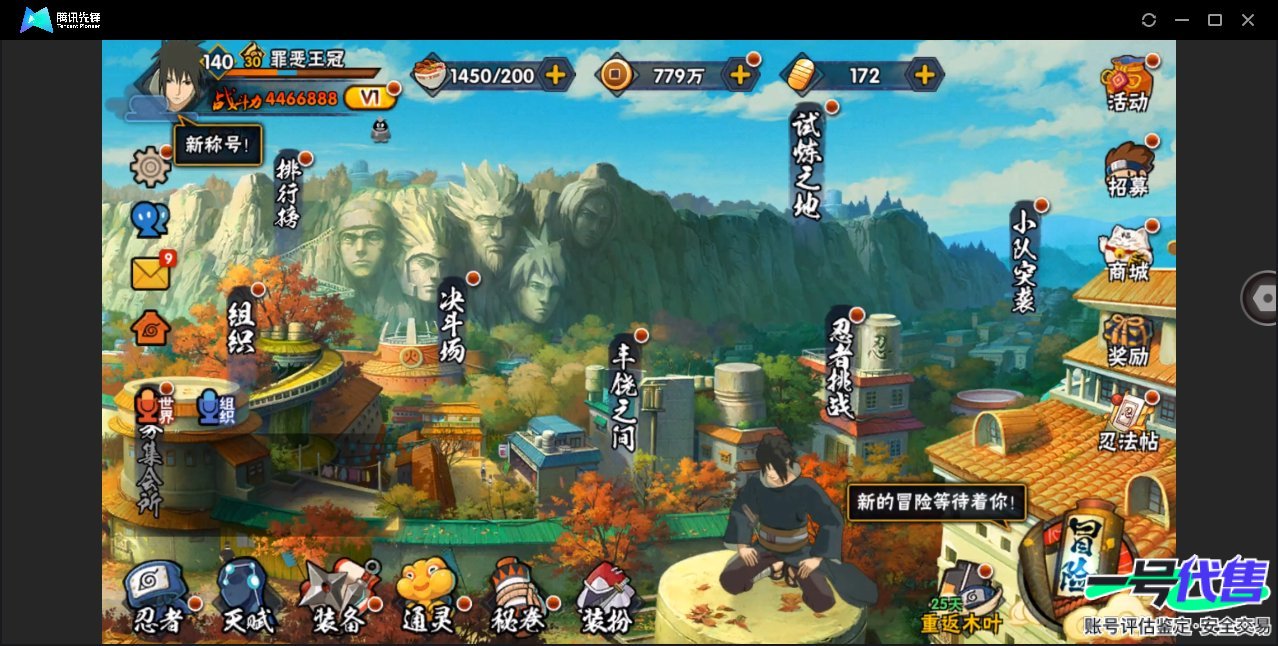Open the gear settings icon
Viewport: 1278px width, 646px height.
pos(151,166)
